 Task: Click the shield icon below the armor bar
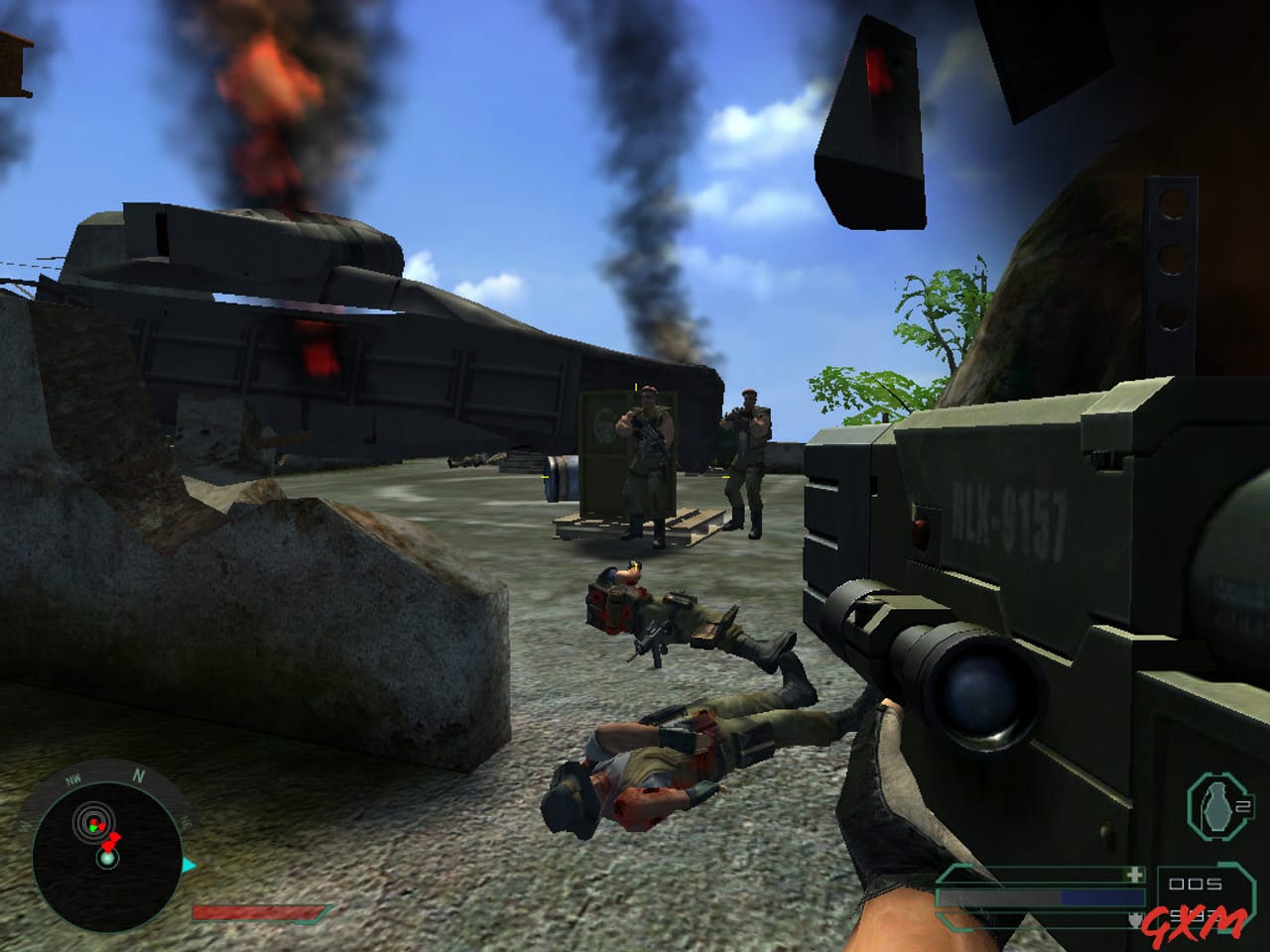click(x=1135, y=918)
